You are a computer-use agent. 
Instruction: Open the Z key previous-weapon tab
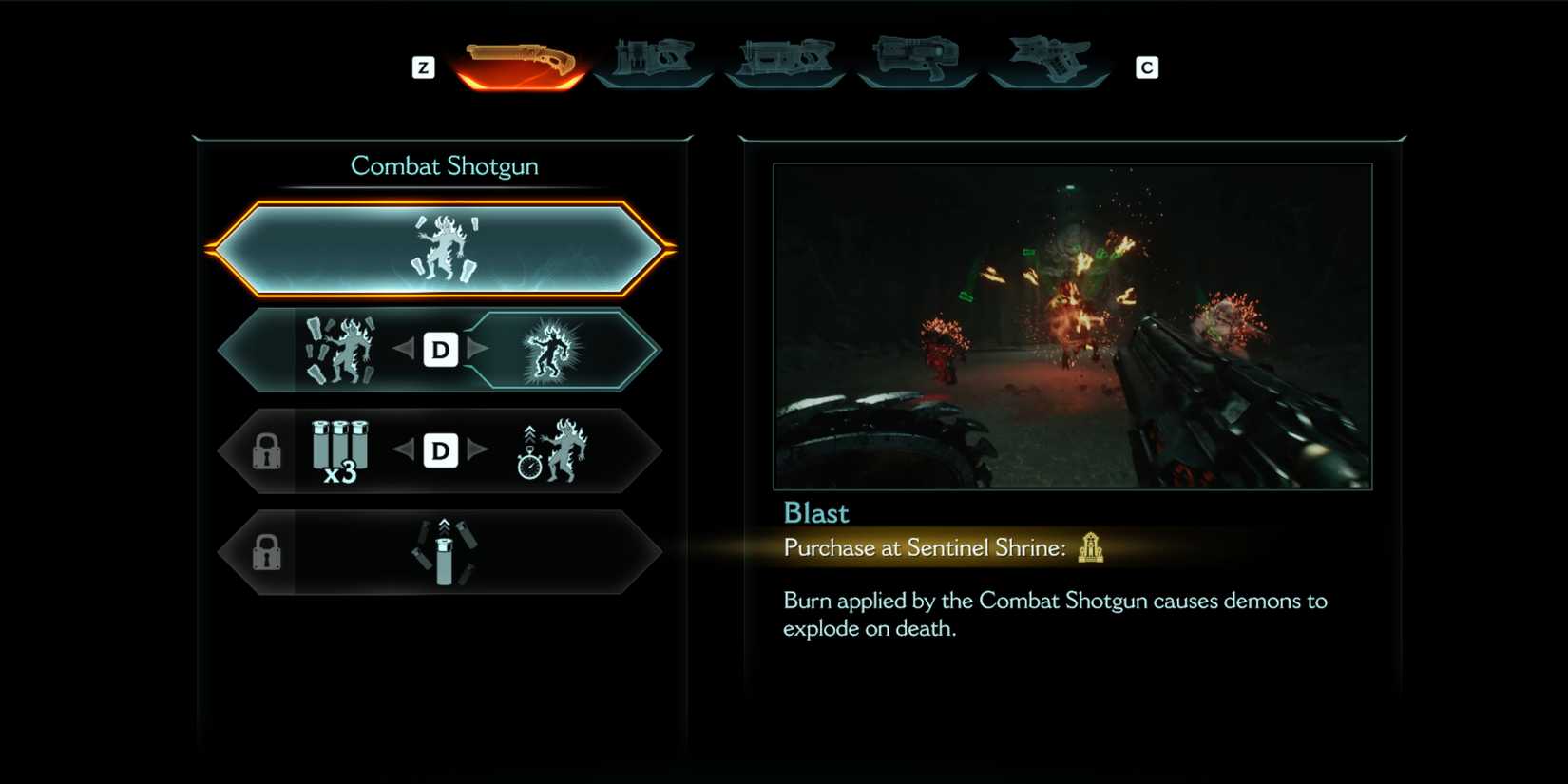tap(423, 67)
